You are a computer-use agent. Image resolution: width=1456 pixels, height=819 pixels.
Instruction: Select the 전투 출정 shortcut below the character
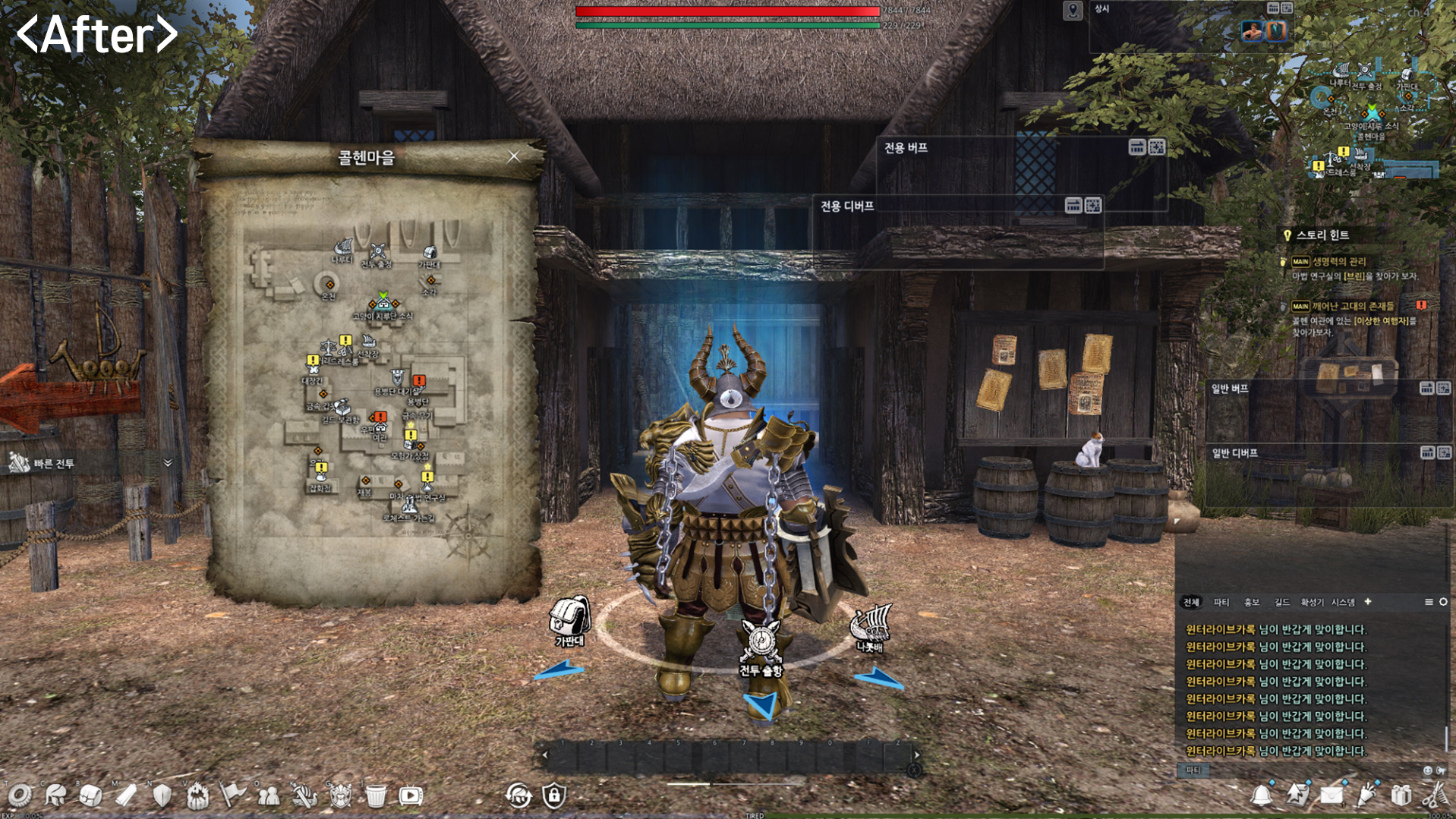point(761,646)
